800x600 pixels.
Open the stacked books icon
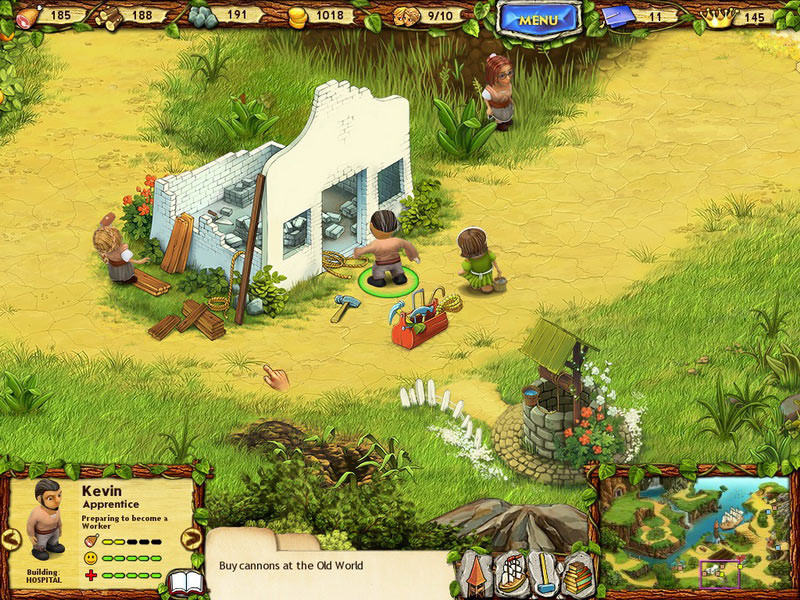point(577,576)
